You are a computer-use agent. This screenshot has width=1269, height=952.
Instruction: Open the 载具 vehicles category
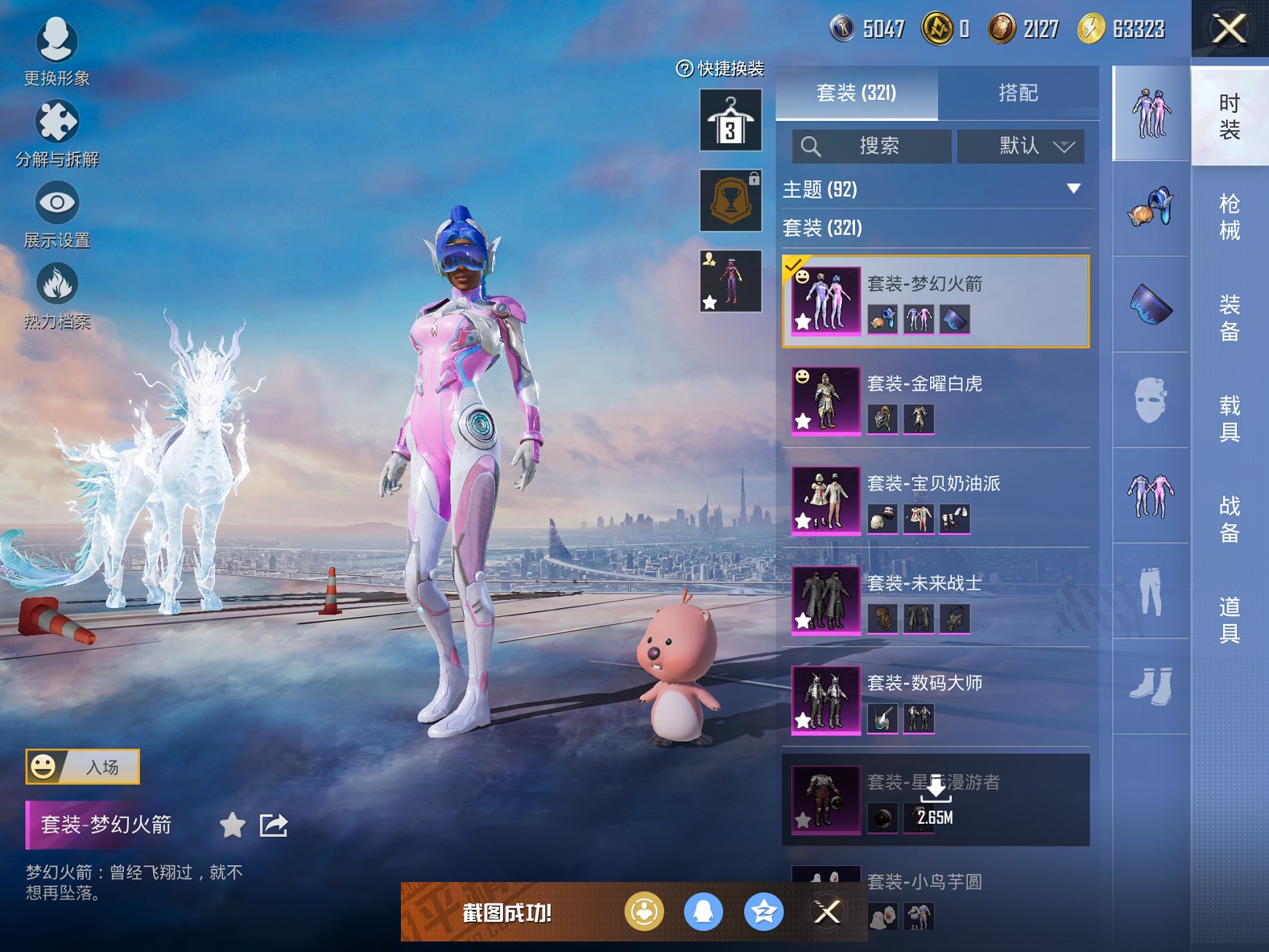[x=1229, y=418]
